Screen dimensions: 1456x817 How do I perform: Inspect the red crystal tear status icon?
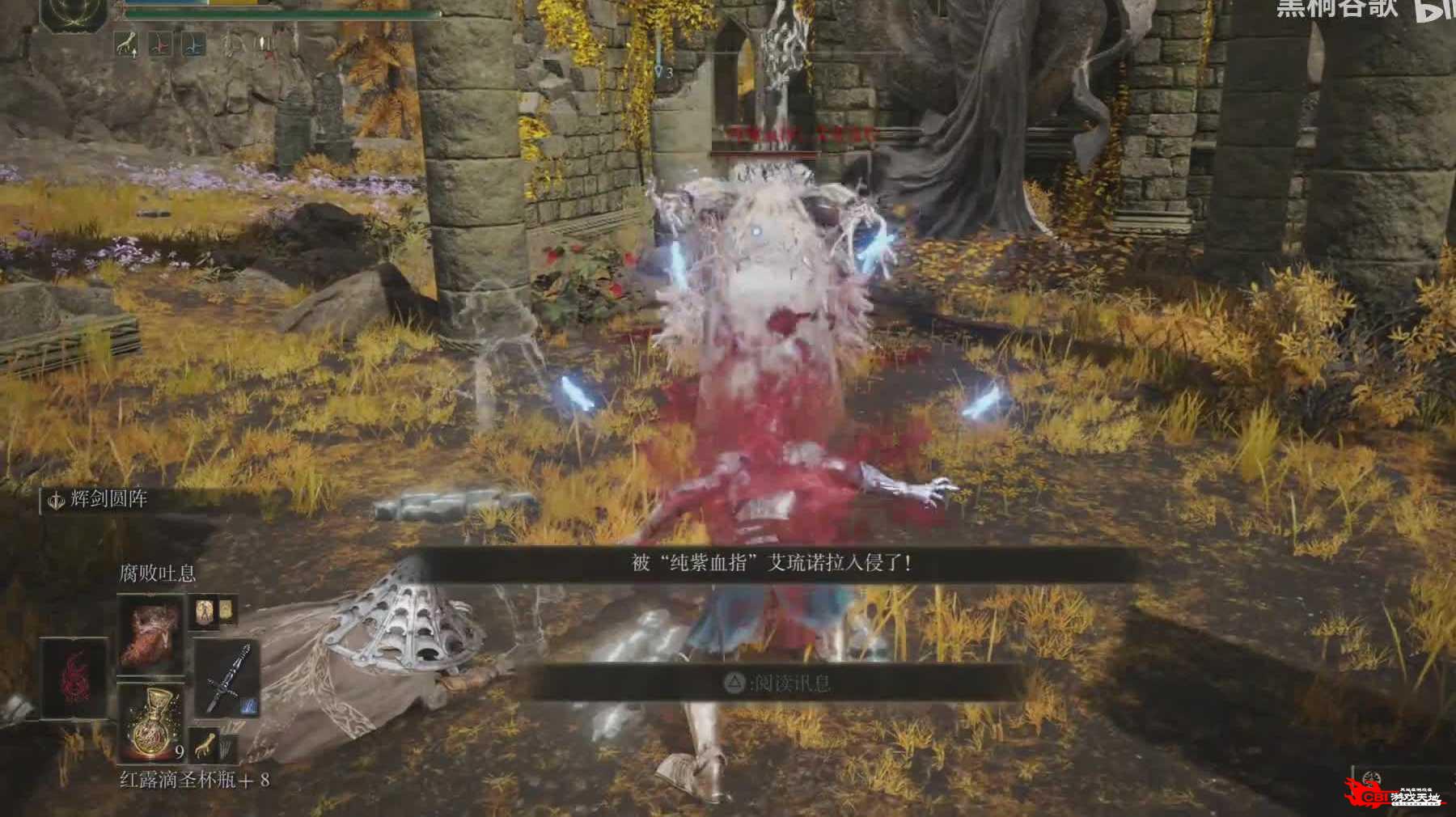point(161,44)
